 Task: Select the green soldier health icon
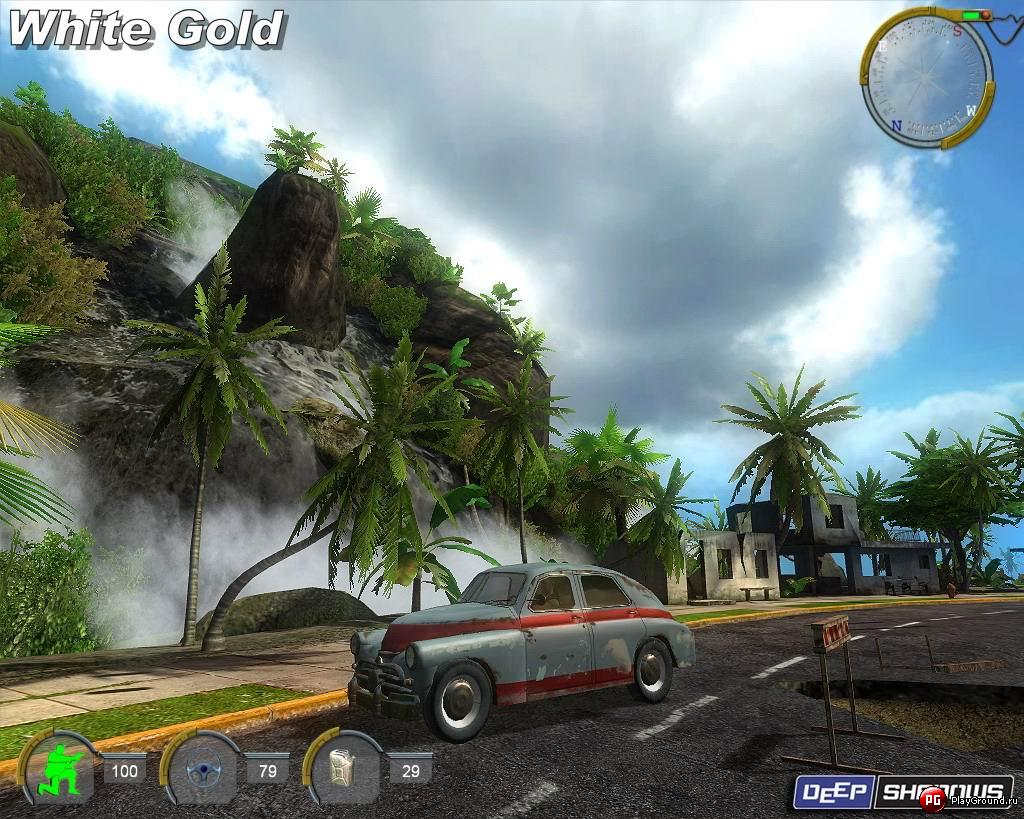[60, 771]
